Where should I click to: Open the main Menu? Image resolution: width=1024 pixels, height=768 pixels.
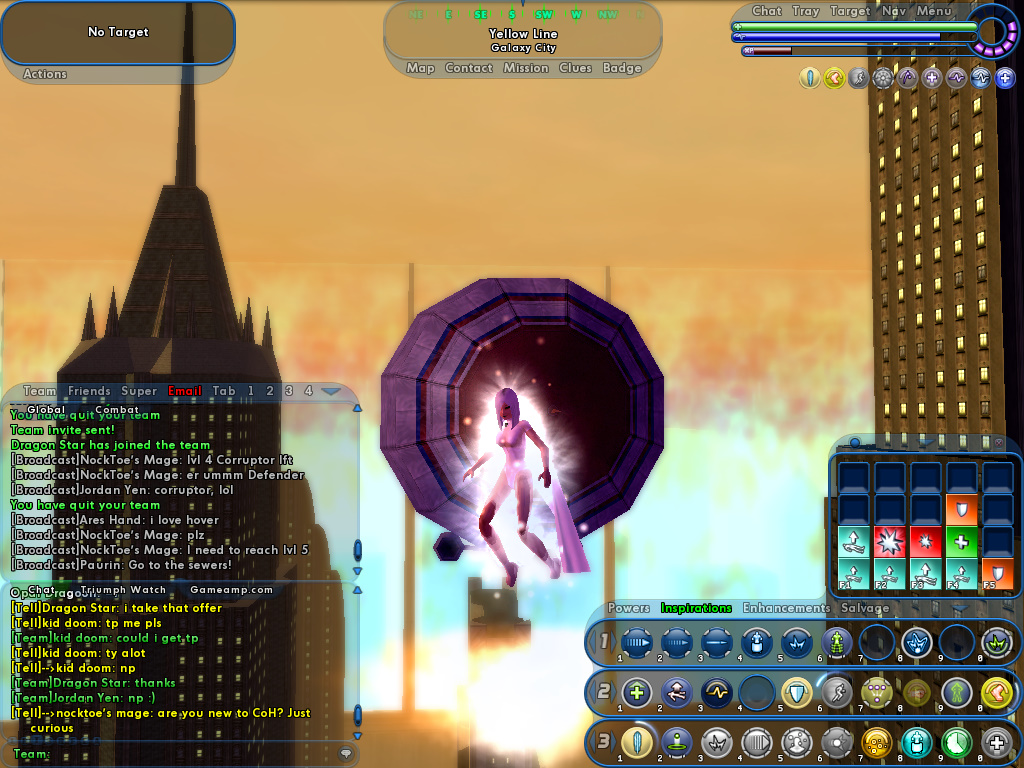[x=934, y=11]
